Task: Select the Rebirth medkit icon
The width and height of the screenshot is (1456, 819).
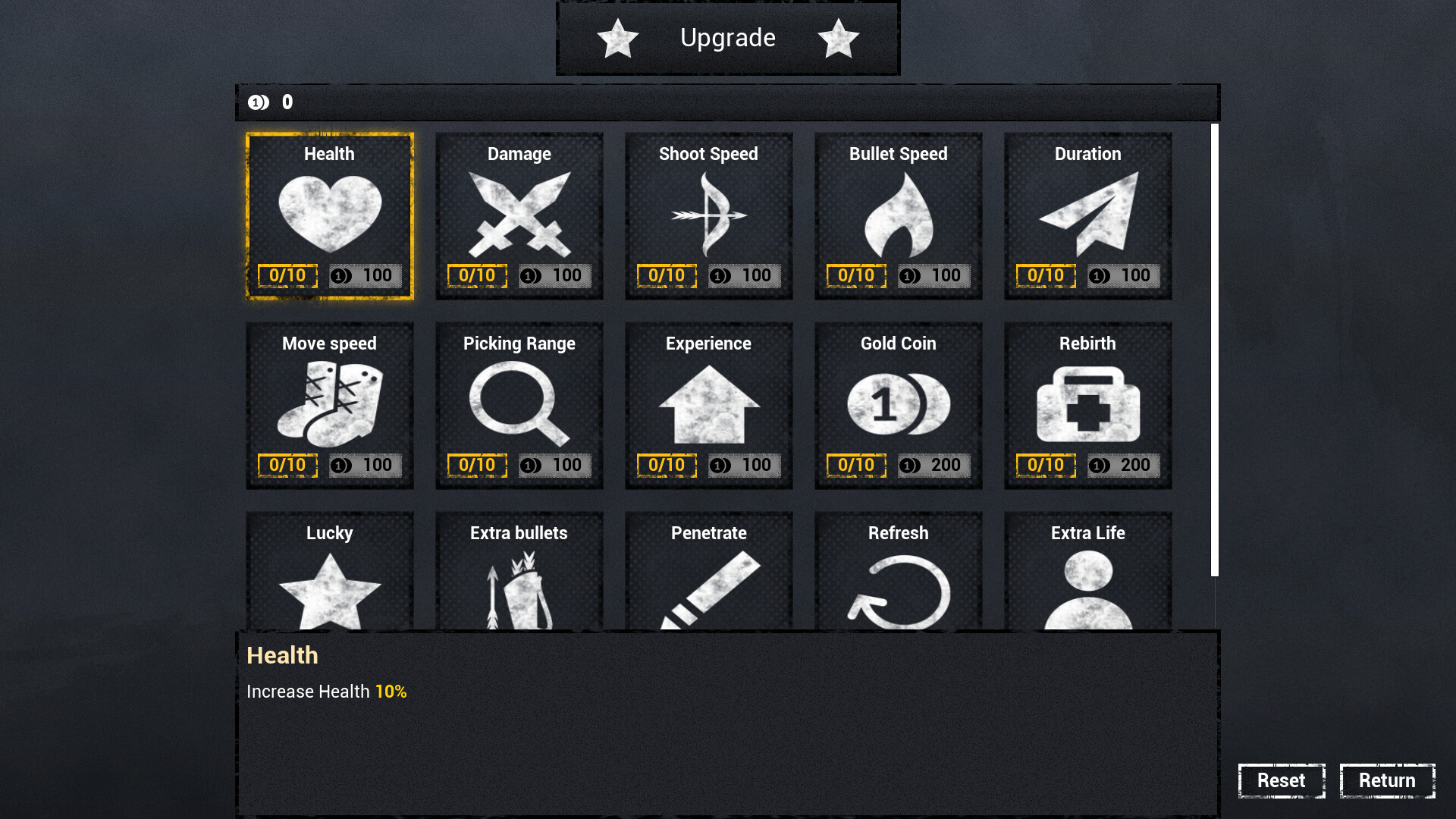Action: 1087,404
